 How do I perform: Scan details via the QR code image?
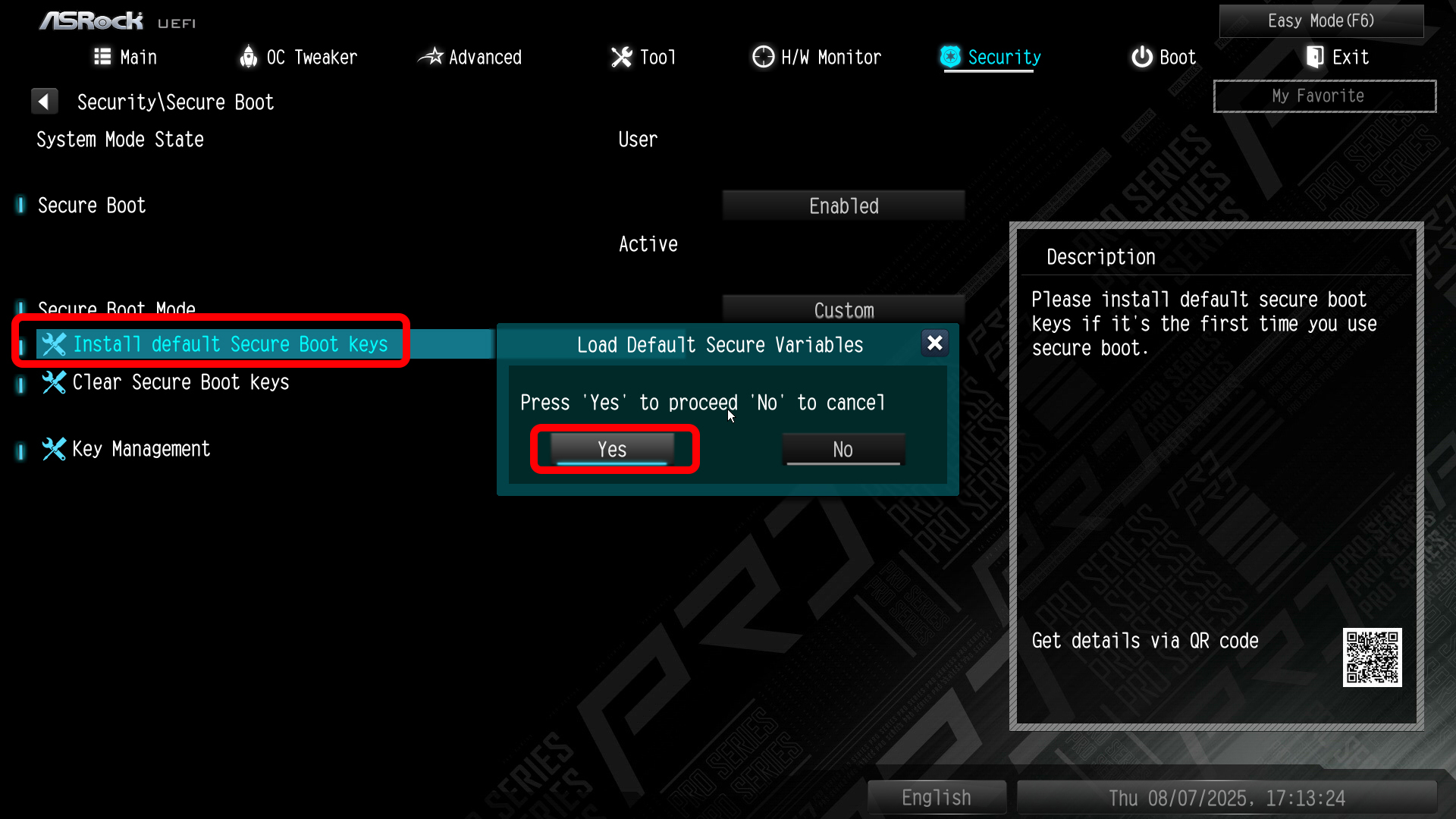tap(1373, 657)
